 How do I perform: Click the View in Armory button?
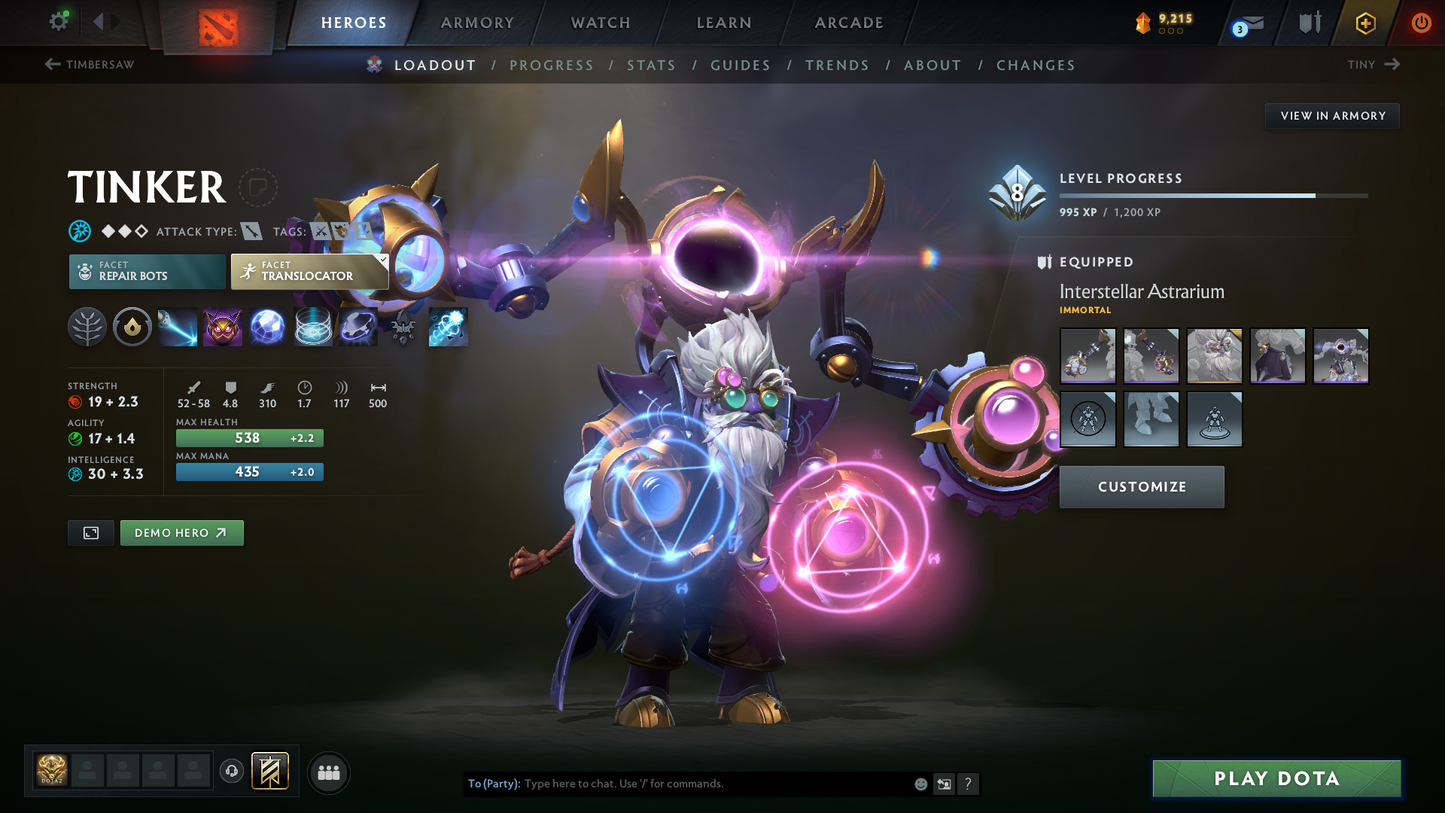pyautogui.click(x=1332, y=115)
